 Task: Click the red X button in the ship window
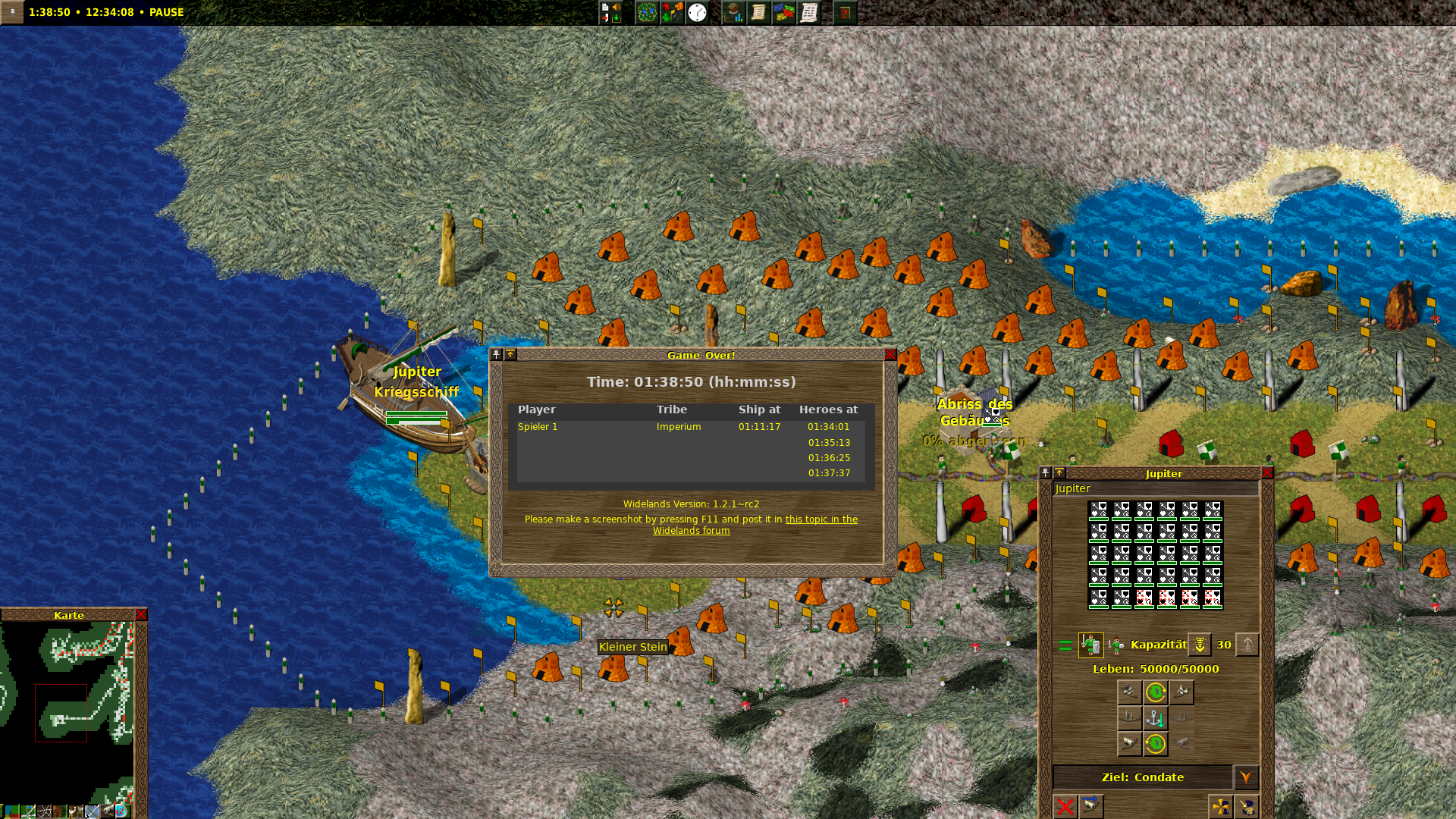coord(1065,806)
